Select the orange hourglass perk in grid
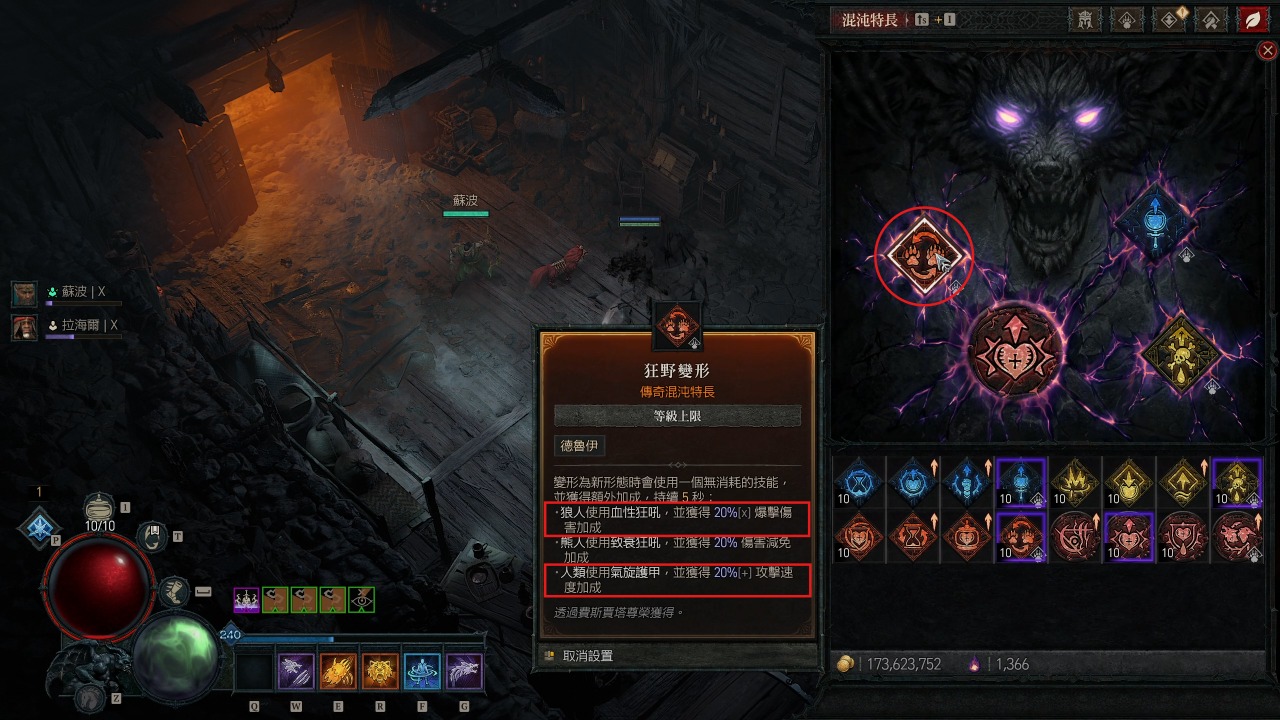Screen dimensions: 1280x720 click(x=913, y=536)
